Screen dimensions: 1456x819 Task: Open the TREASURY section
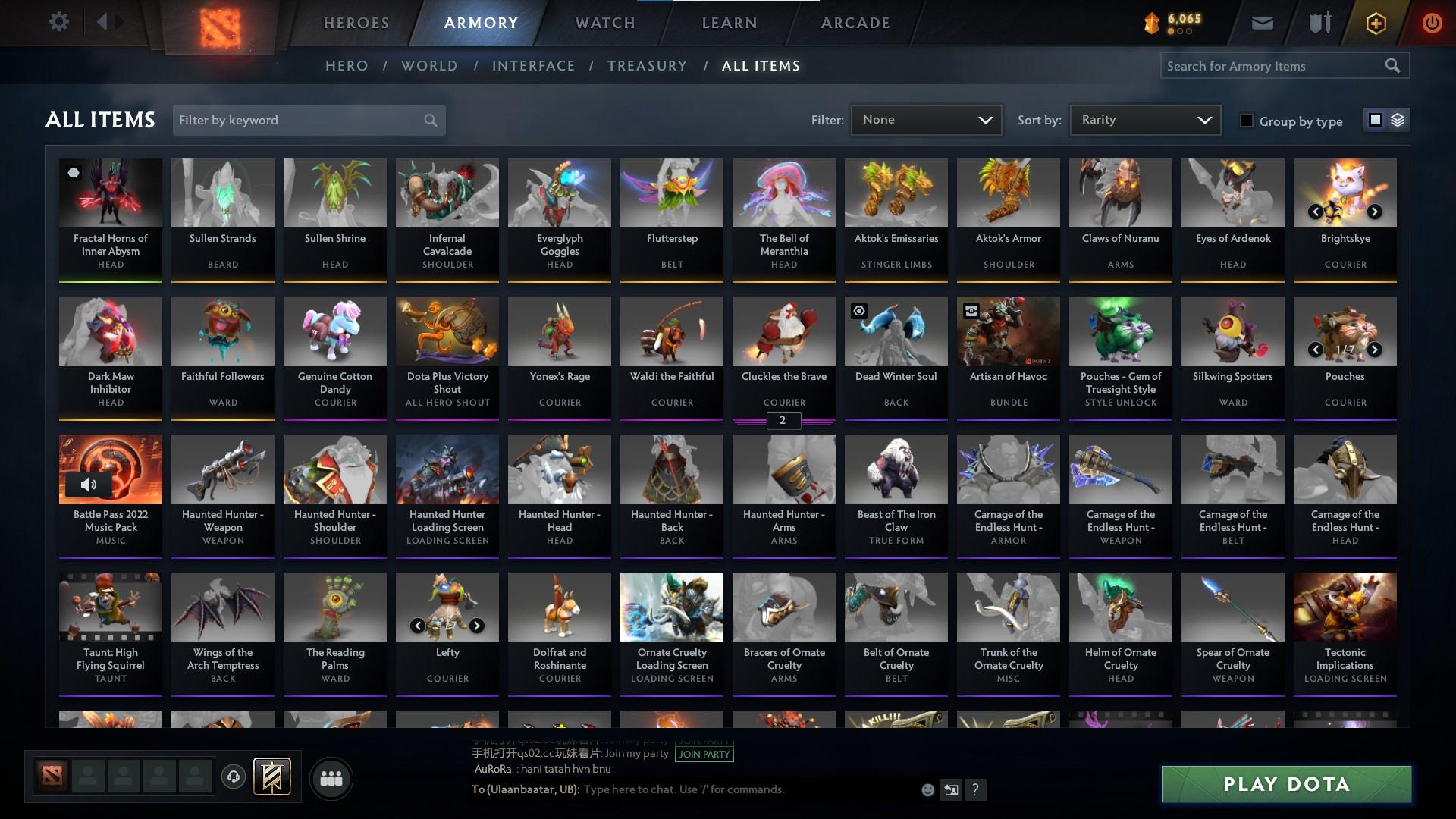[x=647, y=65]
